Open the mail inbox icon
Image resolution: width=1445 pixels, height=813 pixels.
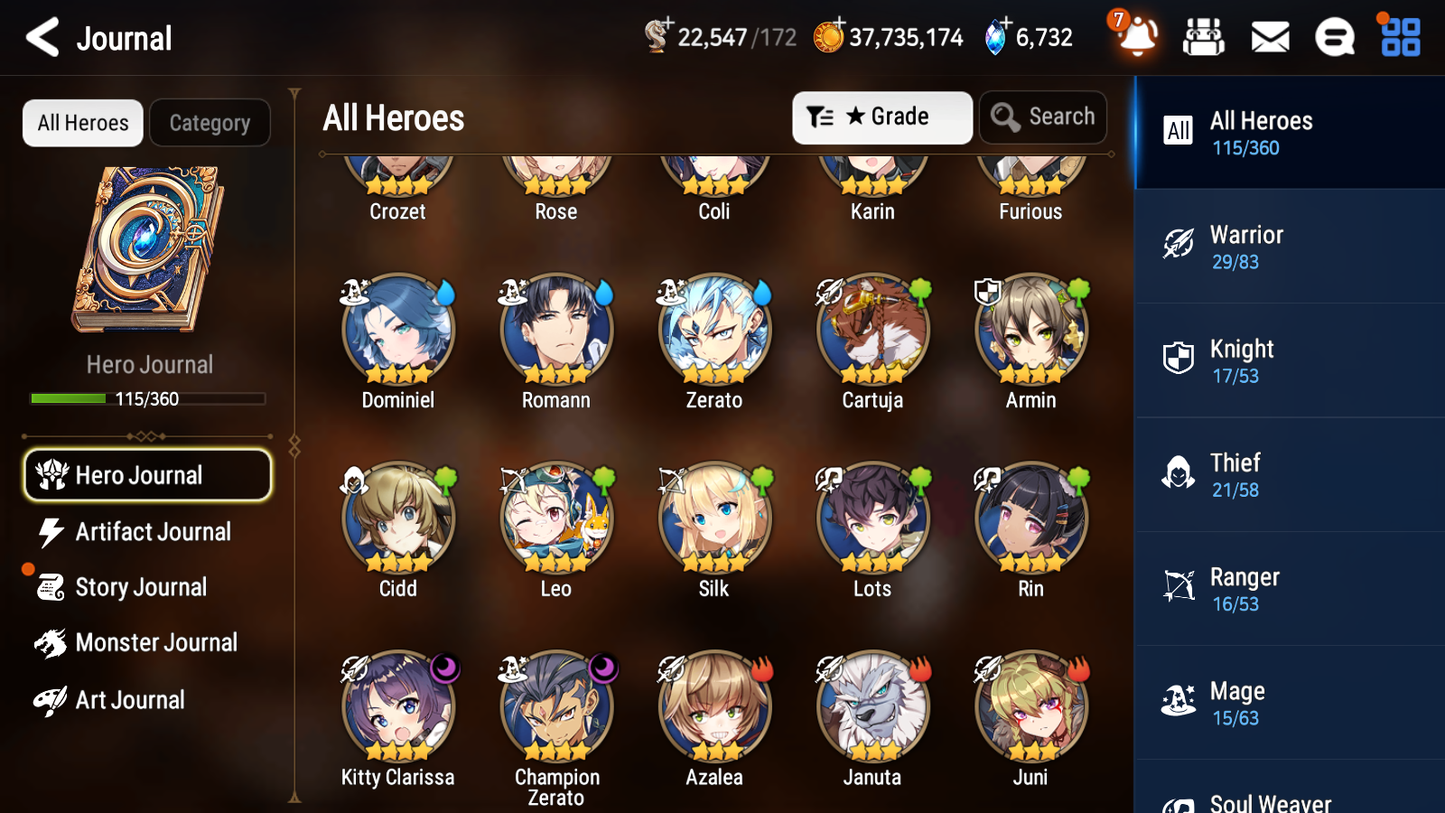pyautogui.click(x=1270, y=35)
